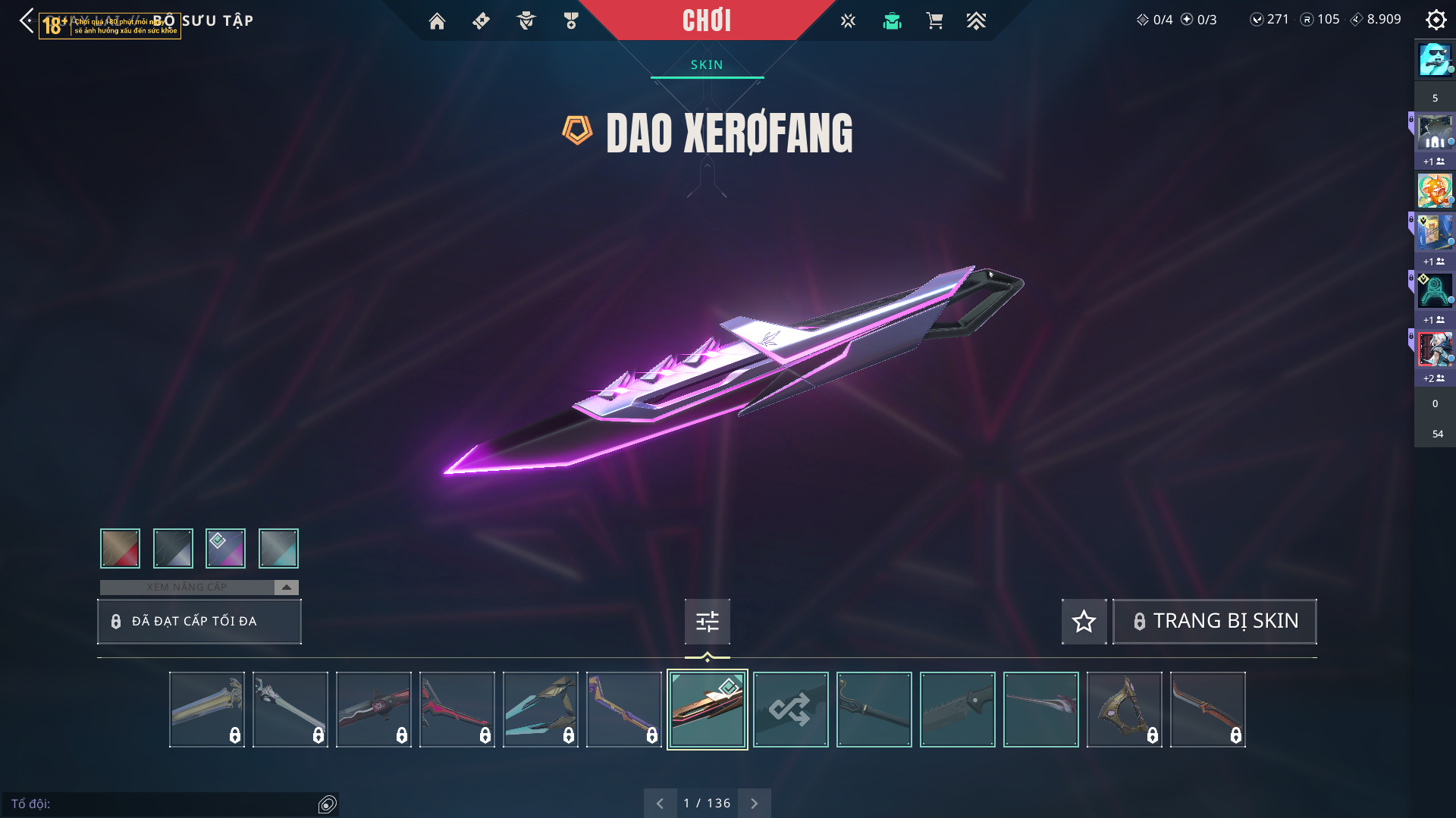Open the filter sliders button
Screen dimensions: 1456x818
point(707,622)
